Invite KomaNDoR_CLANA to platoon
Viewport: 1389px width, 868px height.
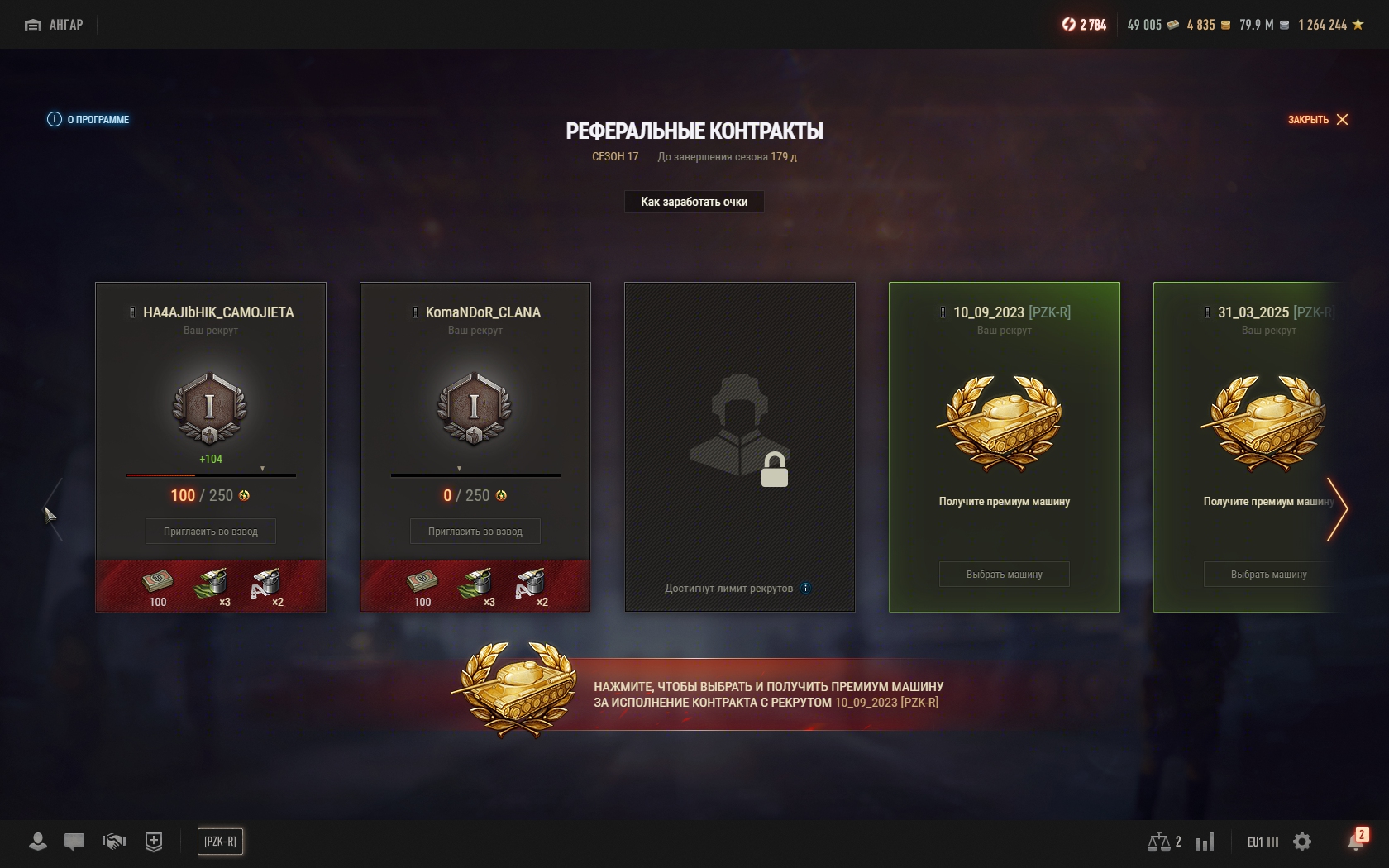click(475, 532)
